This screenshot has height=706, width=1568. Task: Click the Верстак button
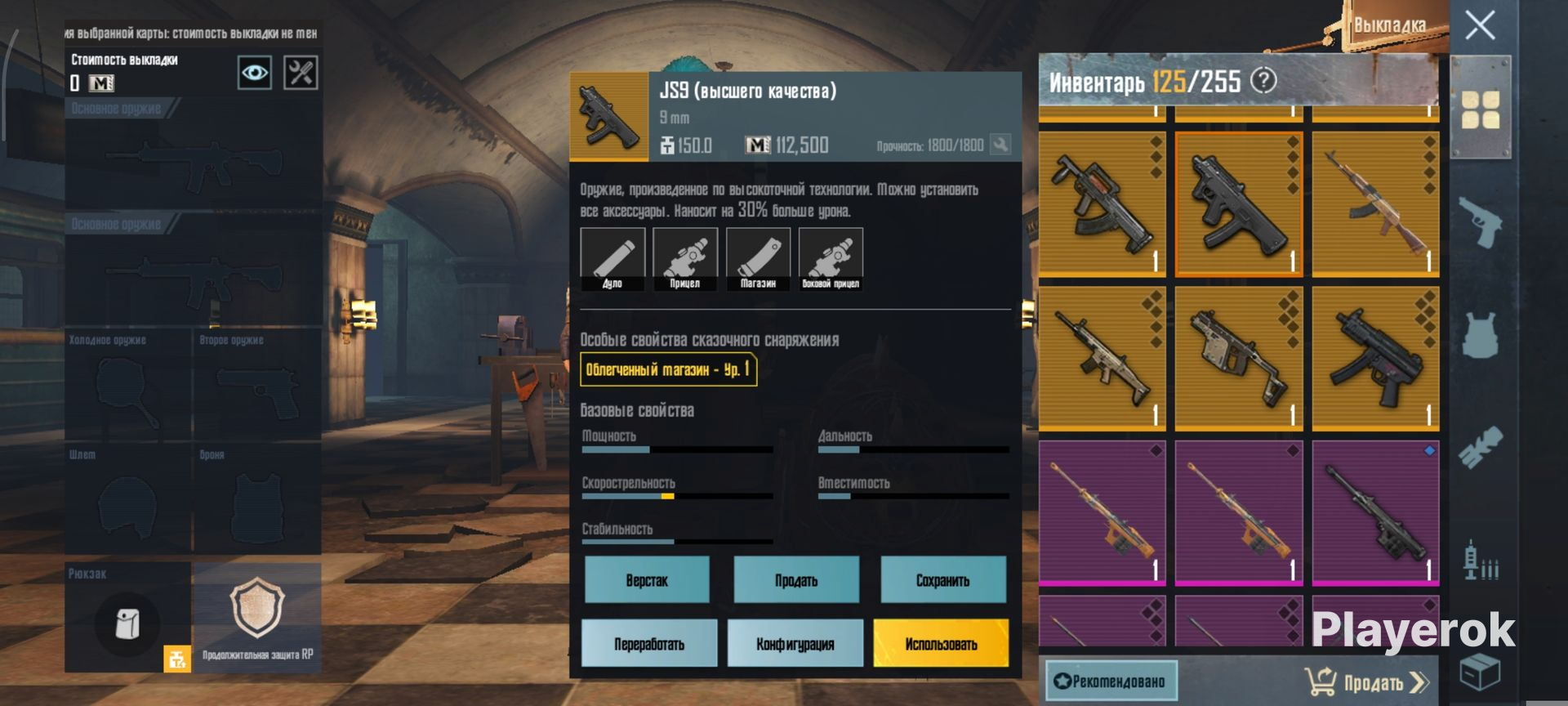(647, 580)
